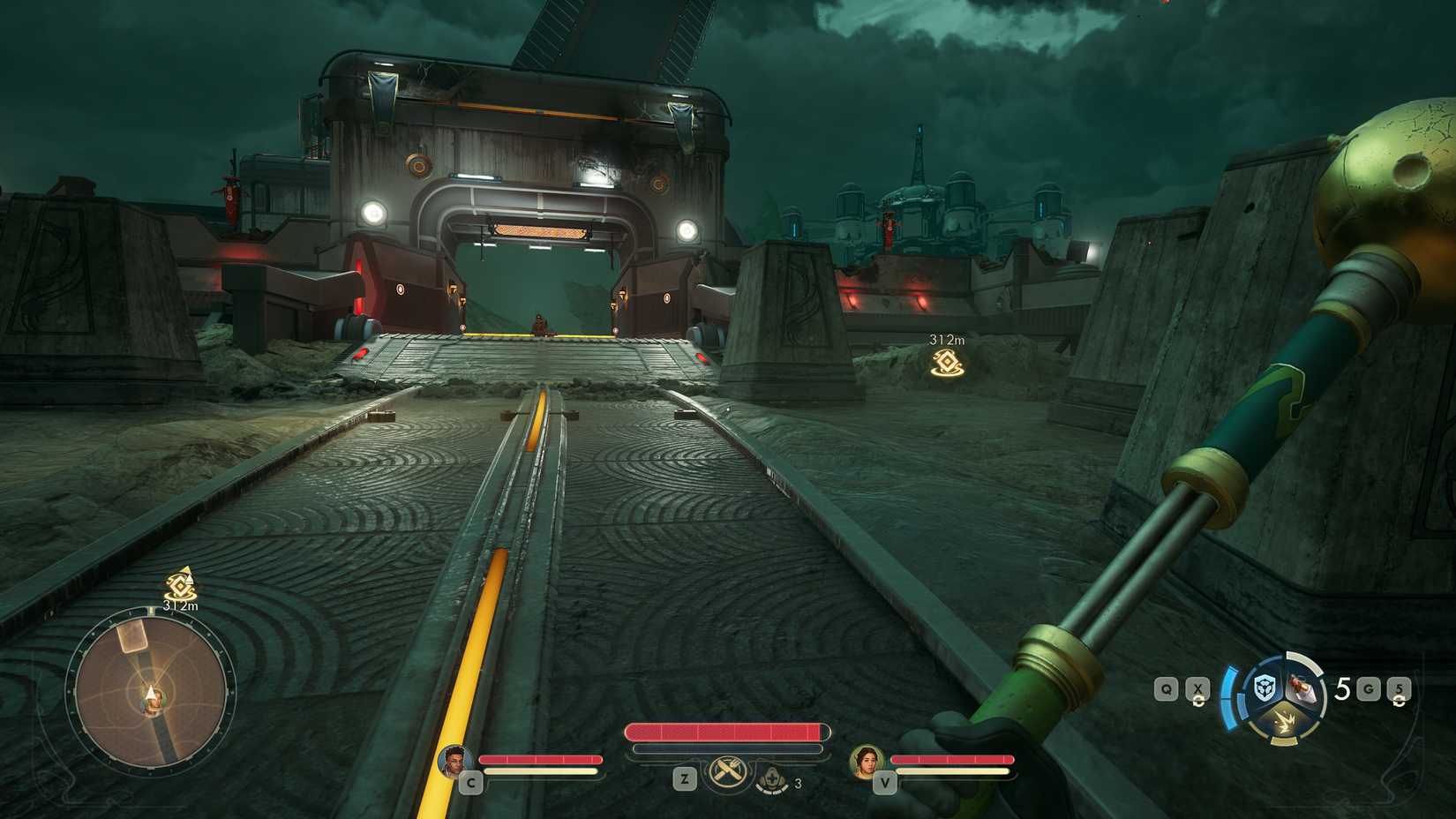Click the 5 keybind prompt with refresh arrow

click(1400, 690)
